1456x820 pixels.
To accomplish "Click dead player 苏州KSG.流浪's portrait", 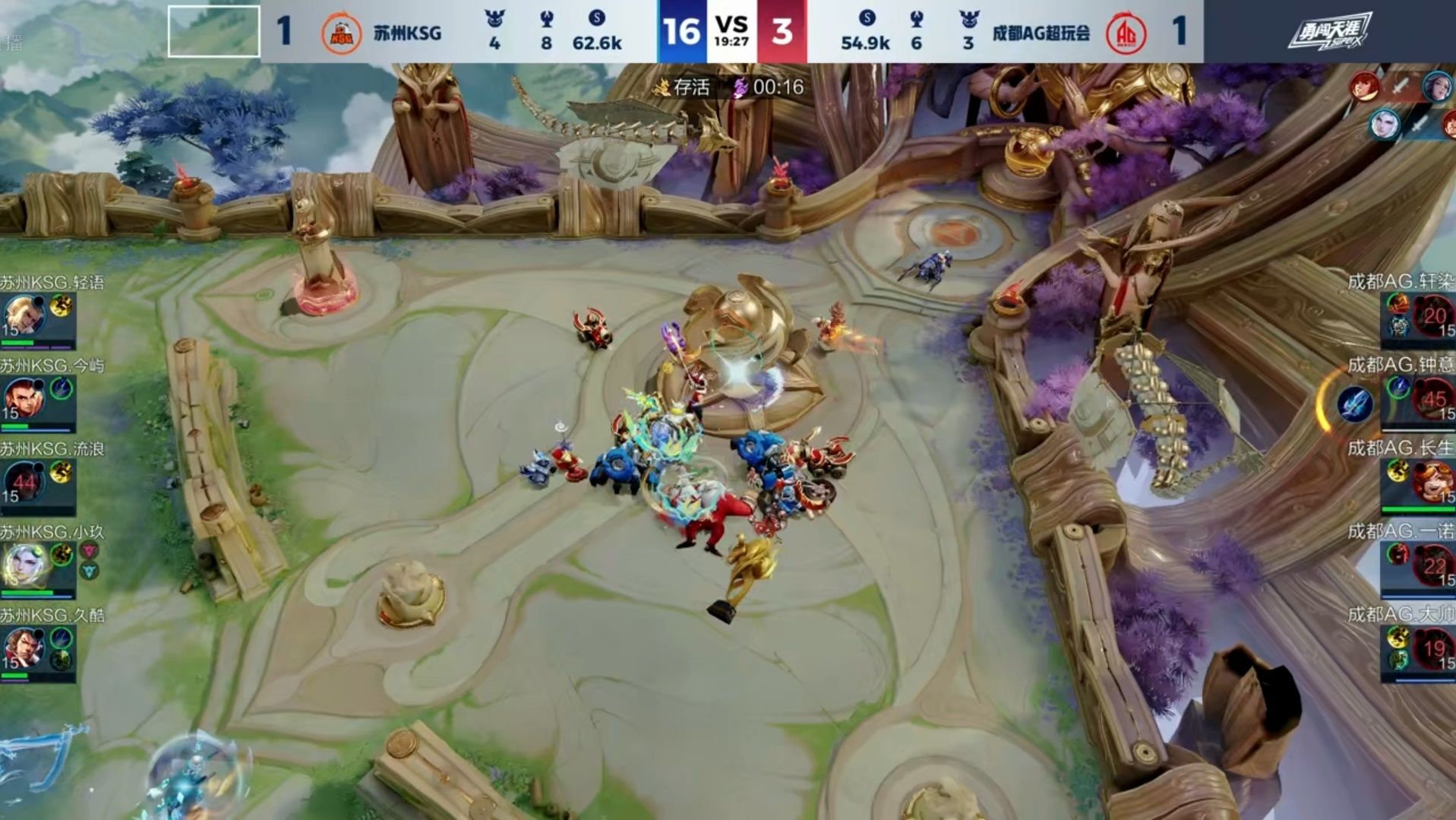I will coord(24,481).
